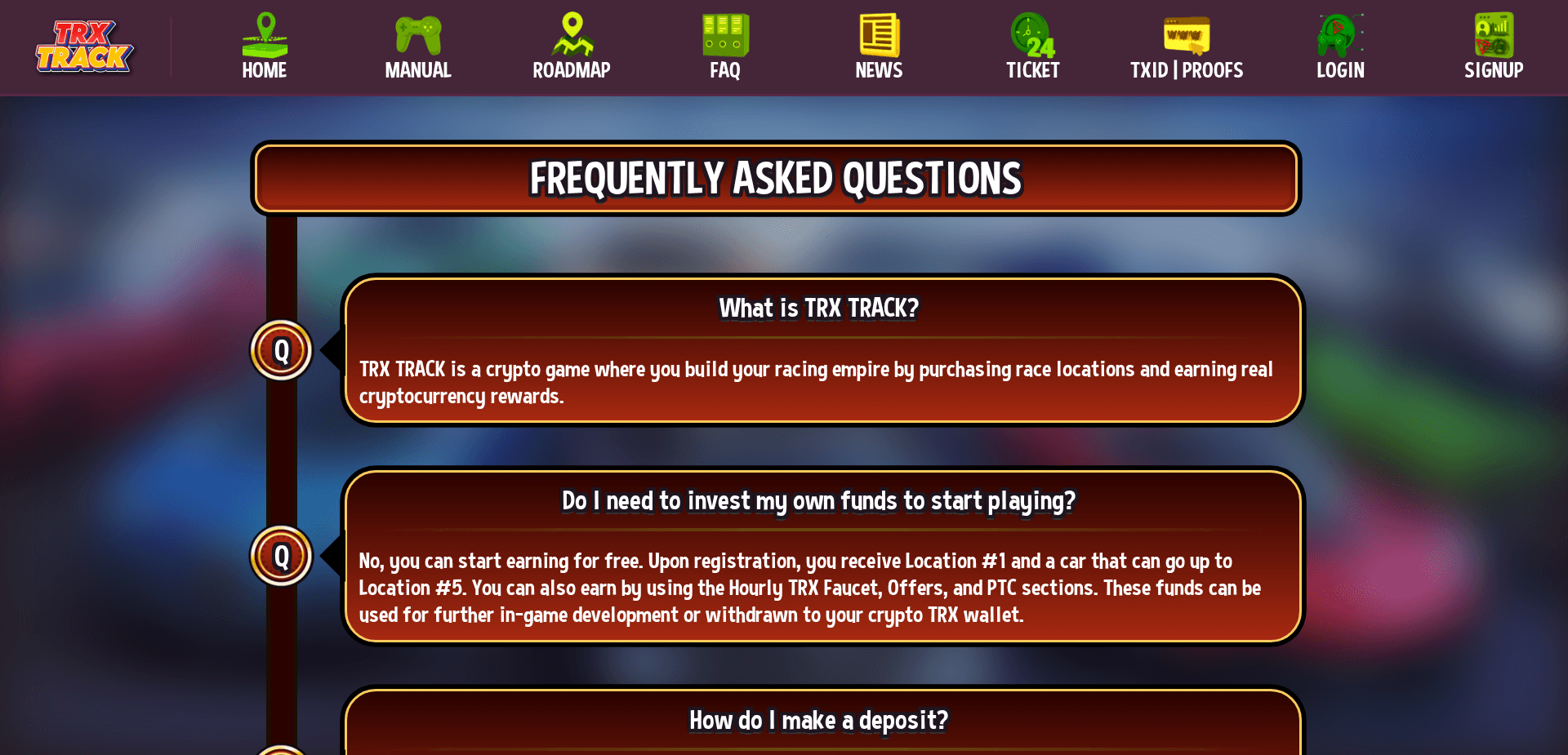Open the TICKET menu item

[x=1031, y=70]
